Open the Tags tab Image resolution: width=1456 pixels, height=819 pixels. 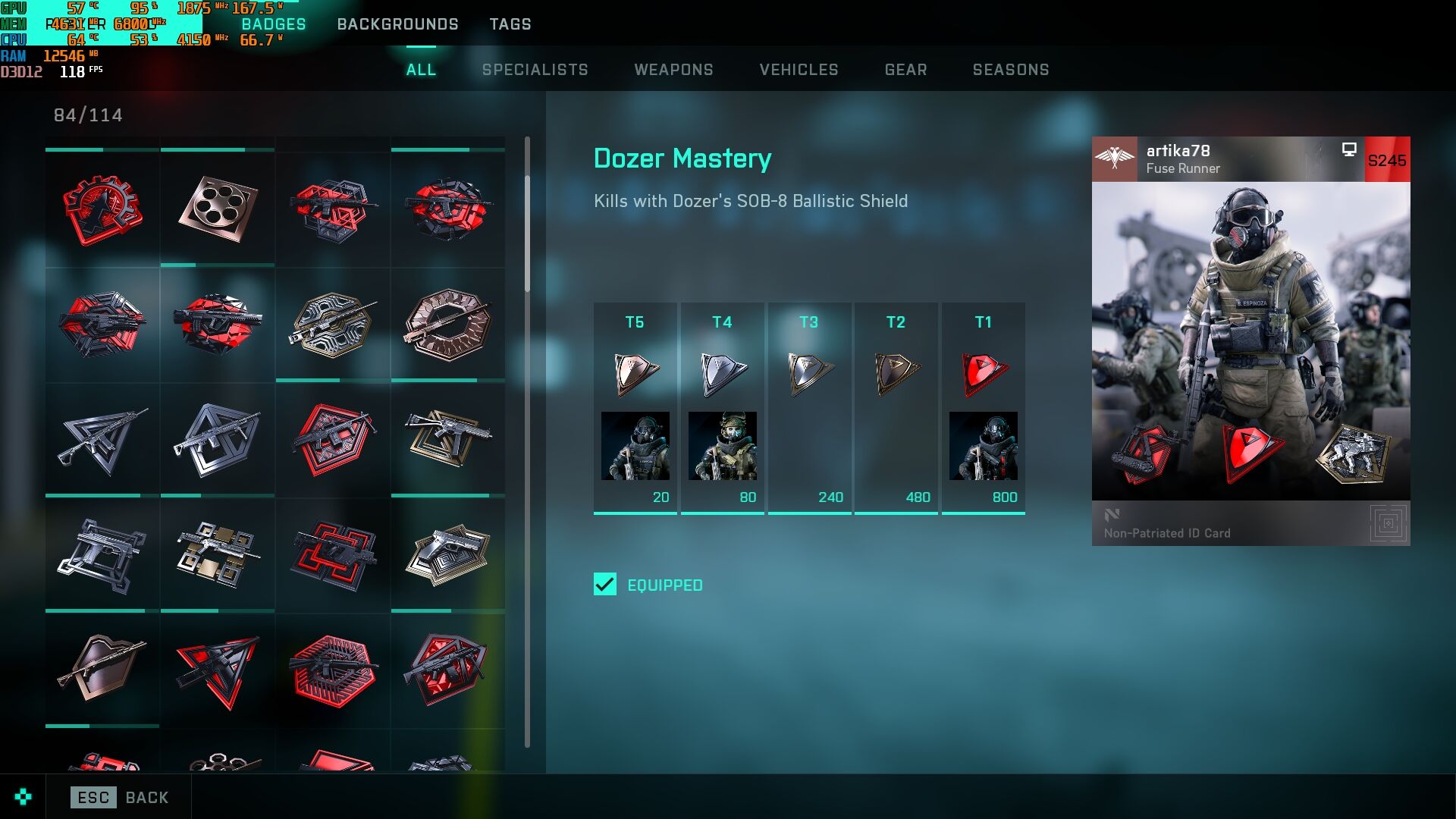[510, 24]
